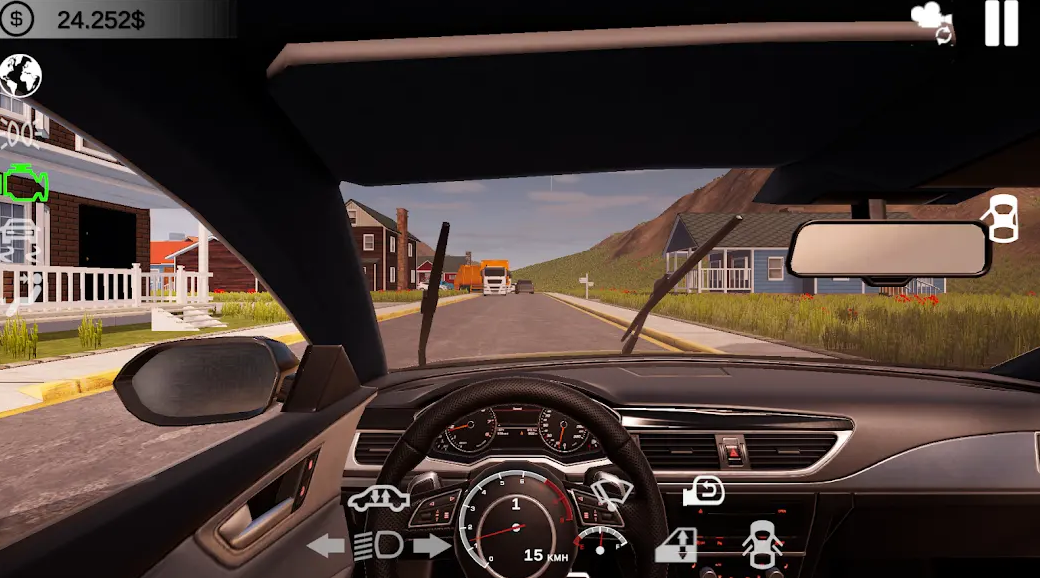
Task: Toggle the headlights
Action: click(379, 546)
